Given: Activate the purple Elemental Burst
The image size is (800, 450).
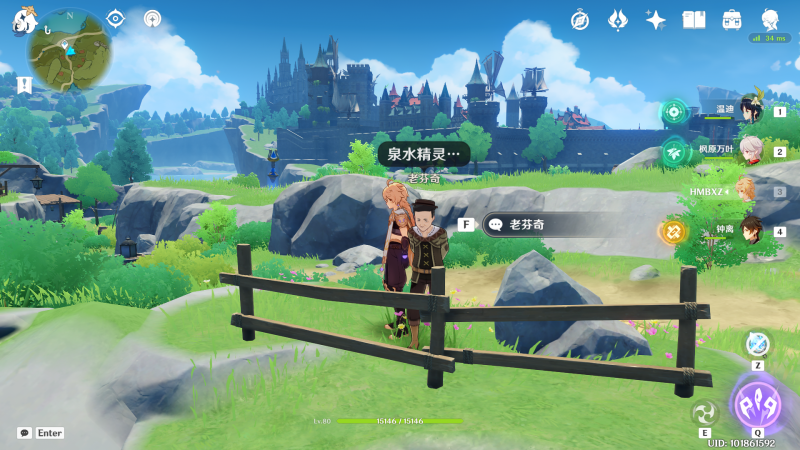Looking at the screenshot, I should pos(757,404).
